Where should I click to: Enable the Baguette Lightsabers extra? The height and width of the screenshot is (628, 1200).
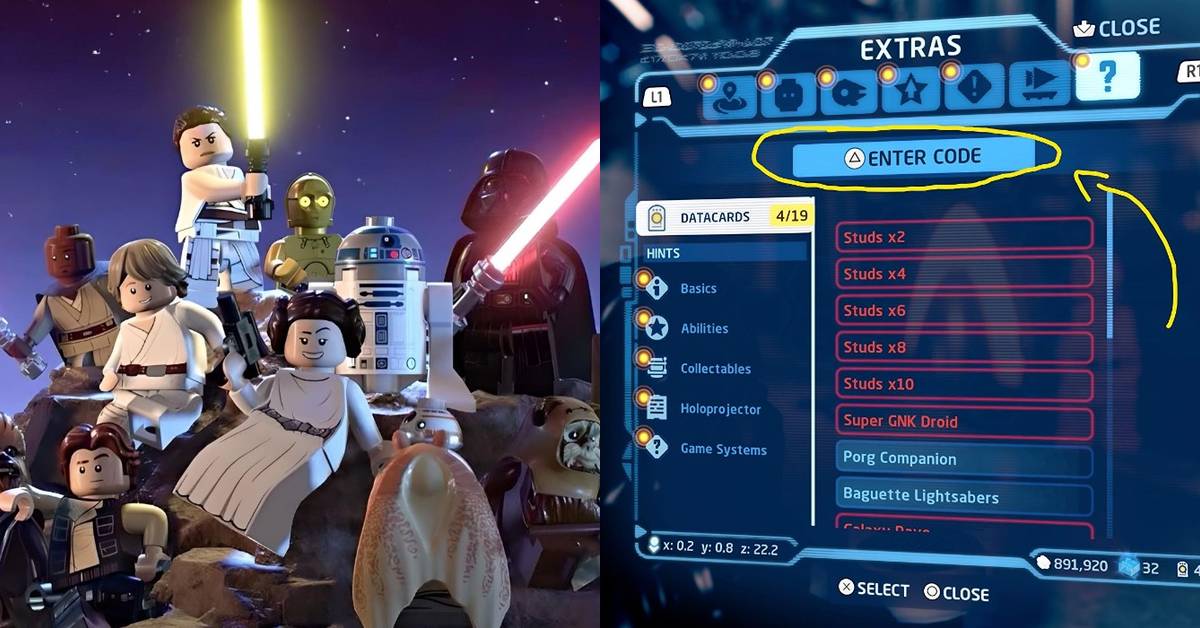pos(964,496)
